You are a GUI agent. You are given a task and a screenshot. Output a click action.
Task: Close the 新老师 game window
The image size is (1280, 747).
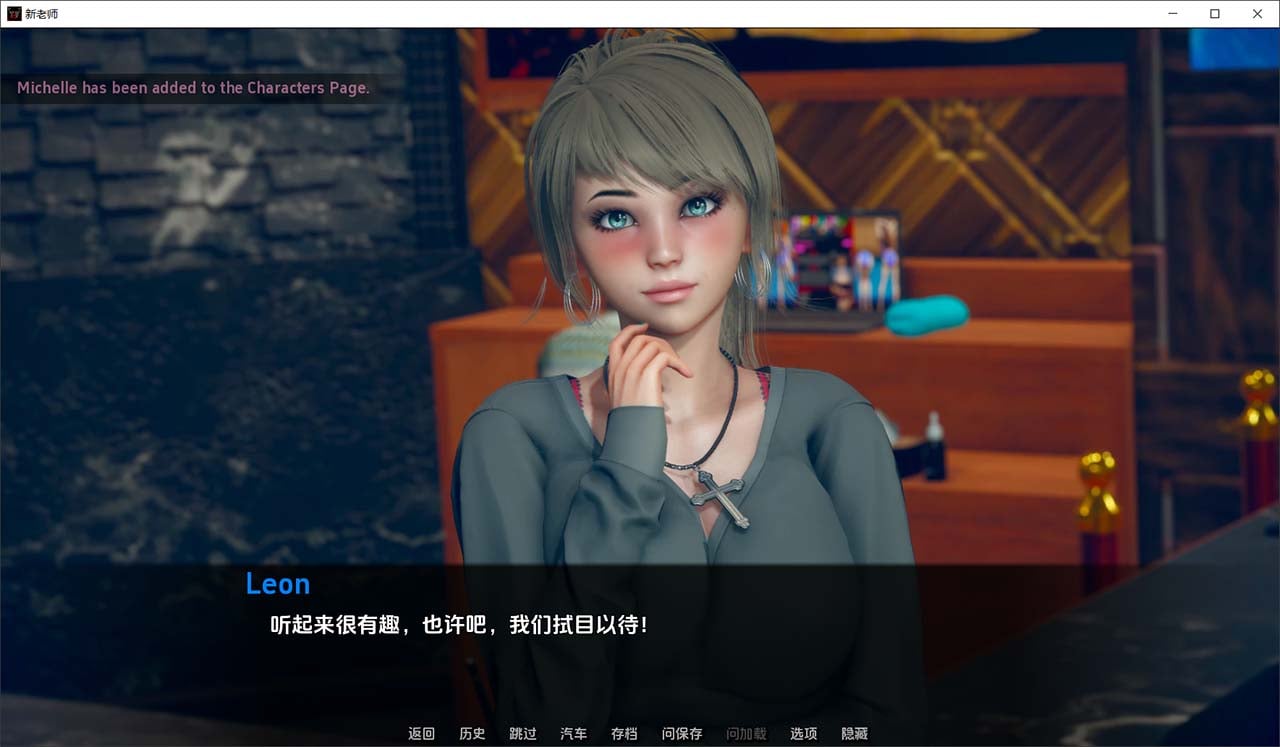(1257, 13)
